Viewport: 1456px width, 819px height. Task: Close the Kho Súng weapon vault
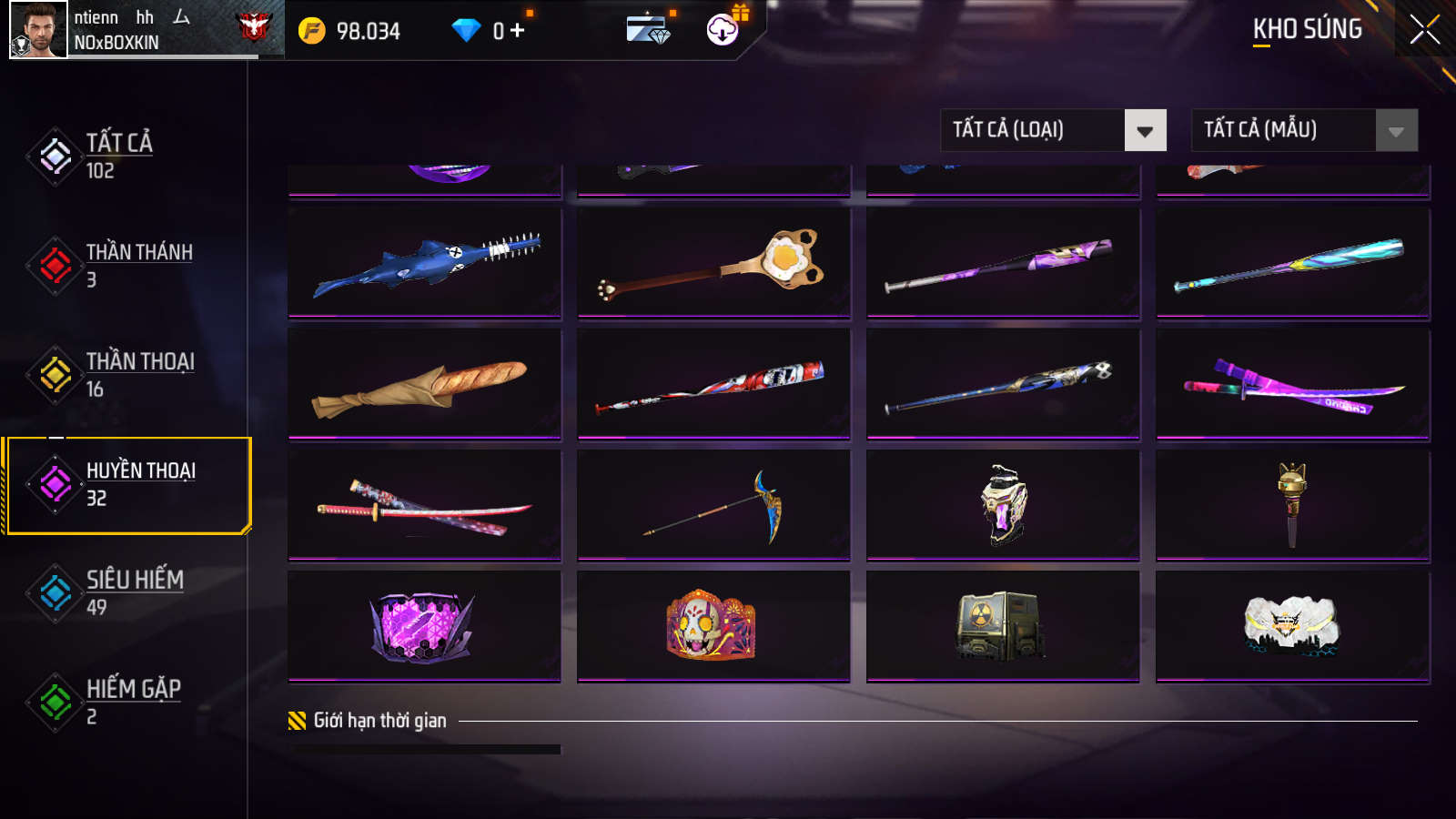pyautogui.click(x=1424, y=30)
